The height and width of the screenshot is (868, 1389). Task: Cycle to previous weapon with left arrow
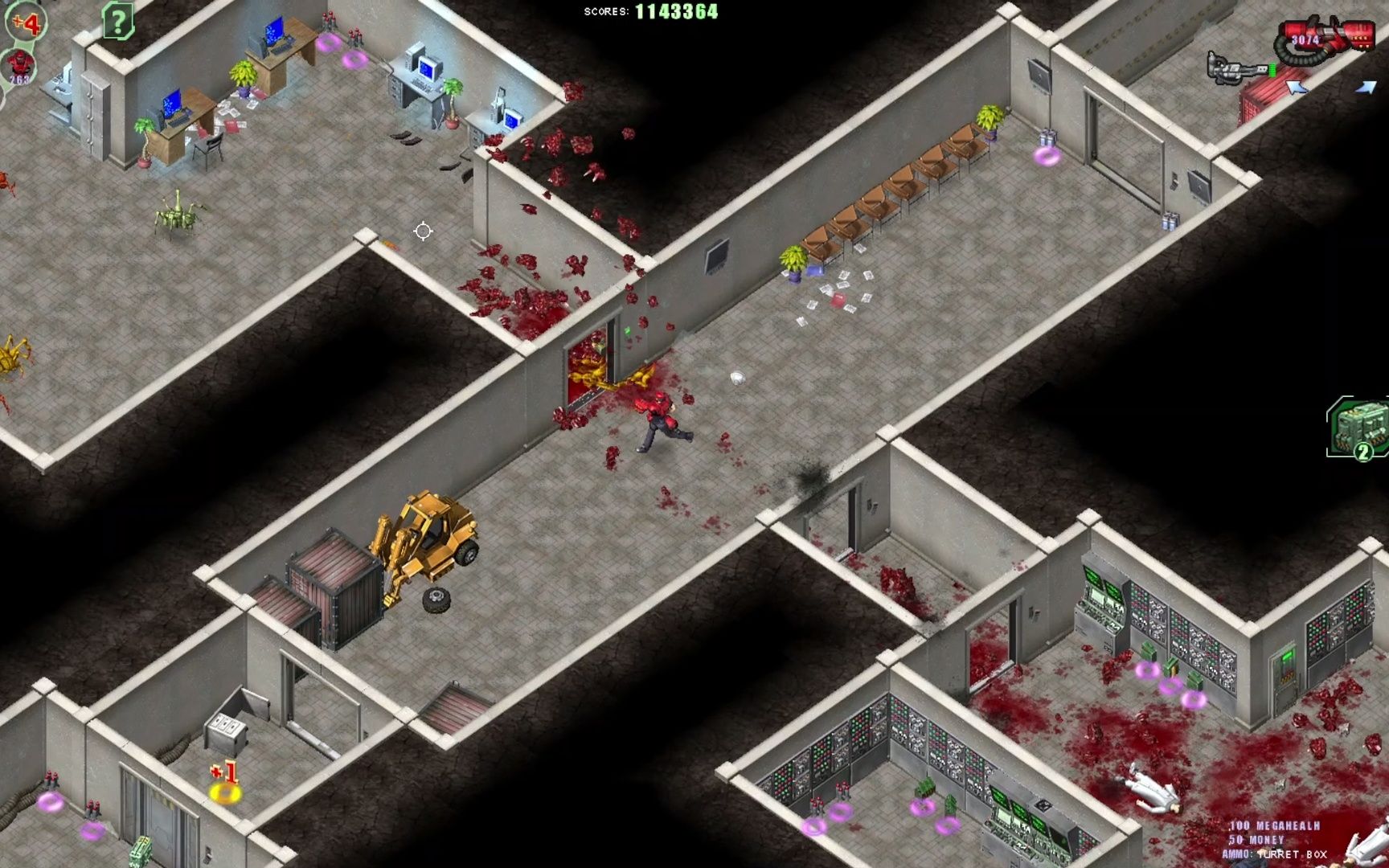tap(1297, 87)
